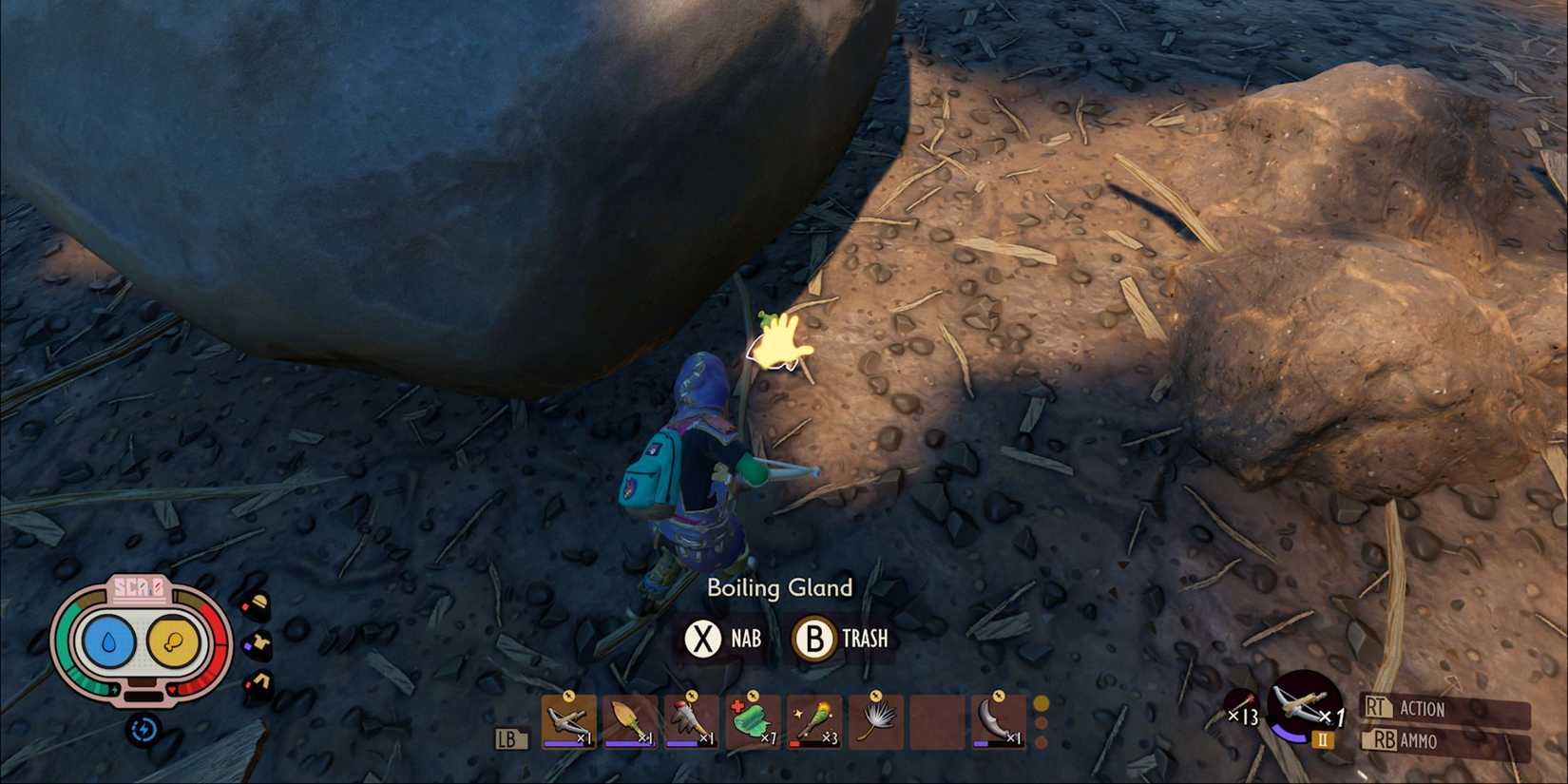Click the crossbow level II badge
This screenshot has width=1568, height=784.
[x=1325, y=738]
